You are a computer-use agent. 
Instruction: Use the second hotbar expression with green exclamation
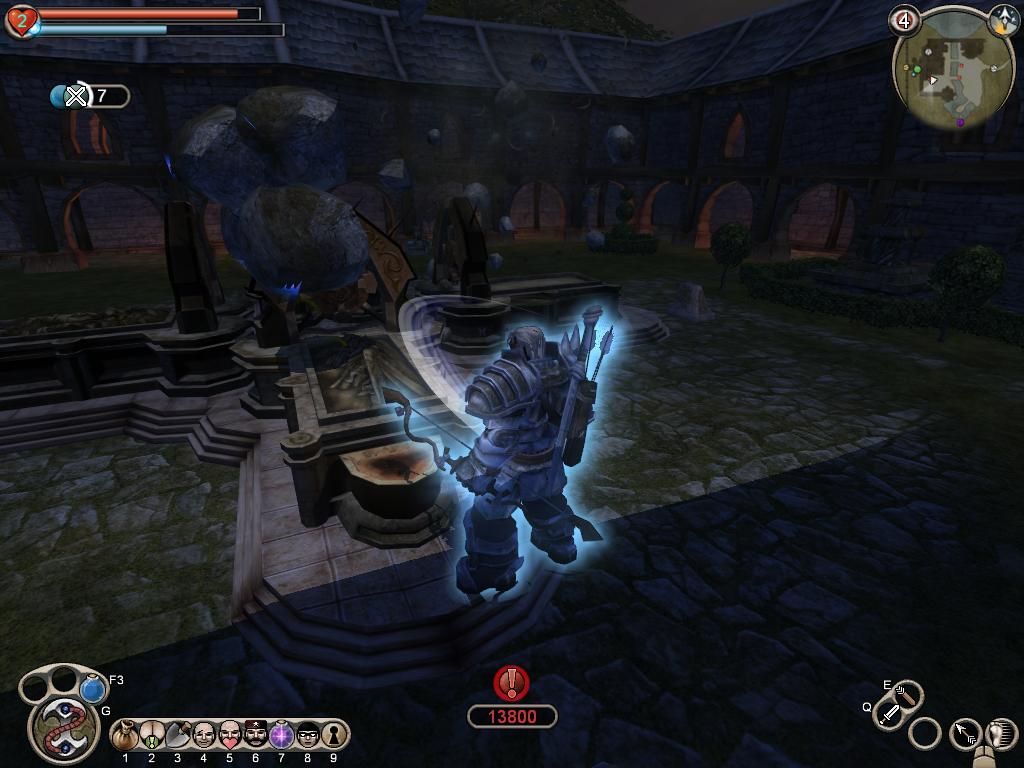151,735
